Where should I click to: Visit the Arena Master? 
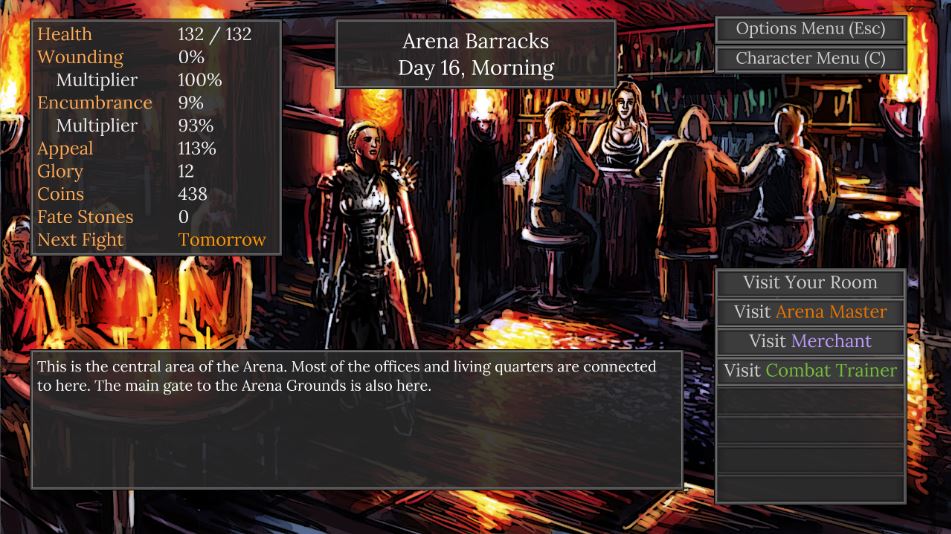point(810,312)
